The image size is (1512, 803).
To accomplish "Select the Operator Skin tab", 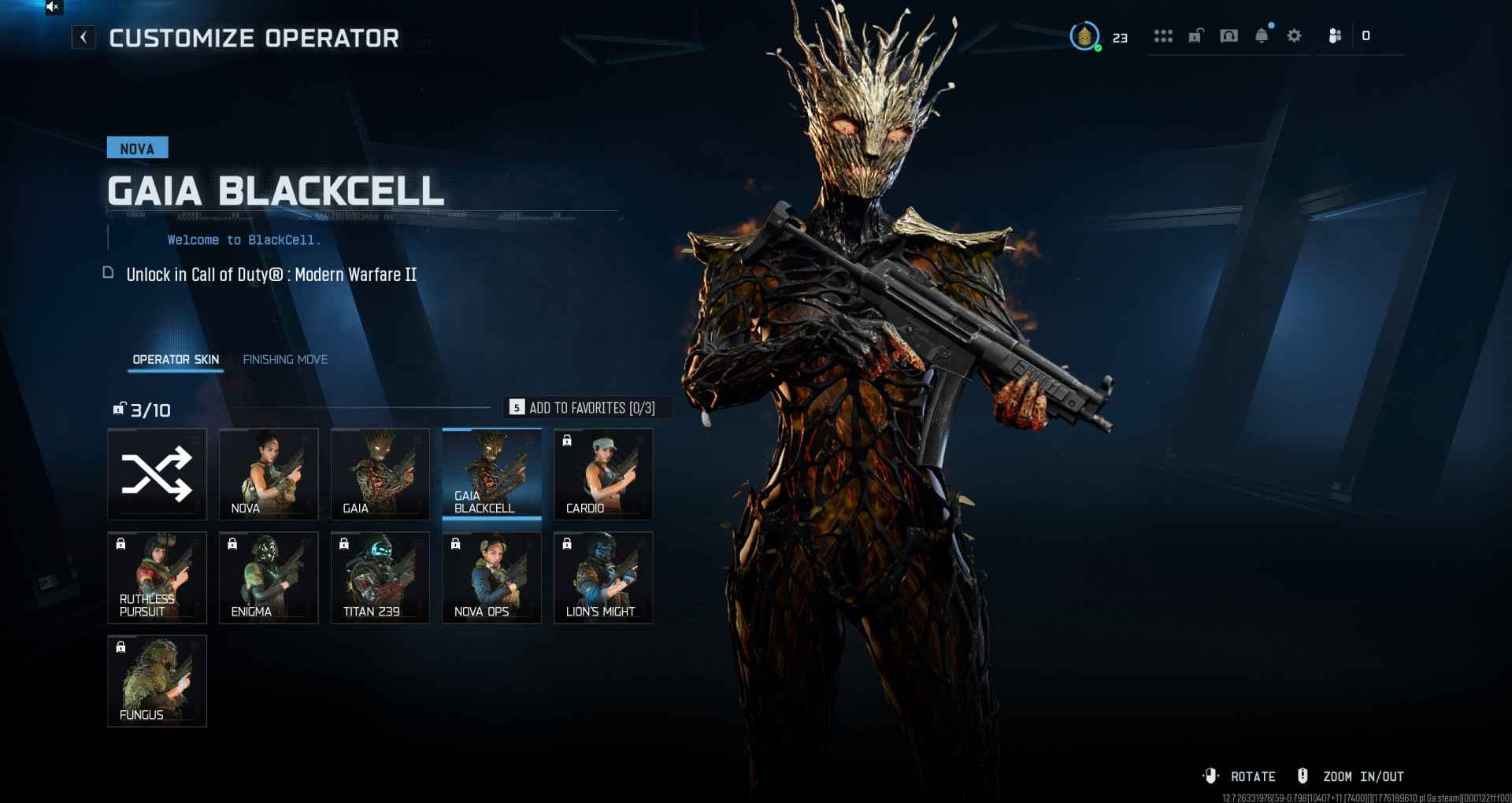I will [x=176, y=360].
